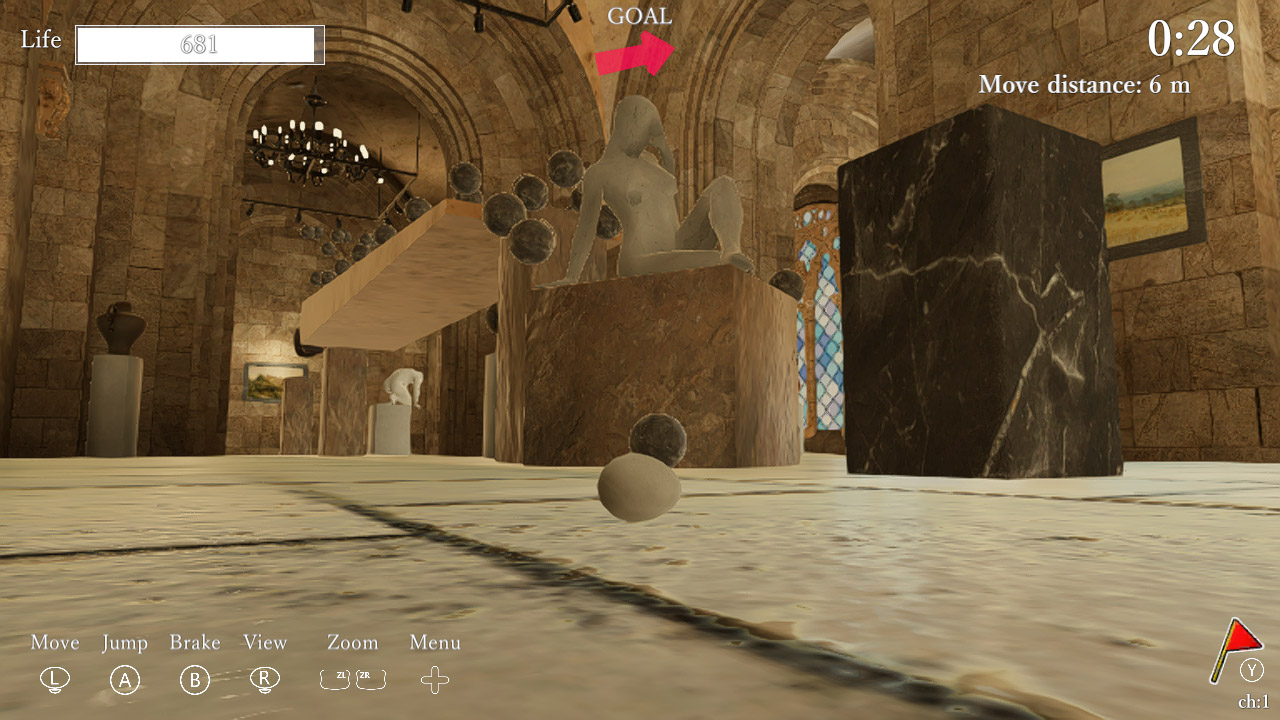Open Menu with the plus button icon
This screenshot has width=1280, height=720.
(434, 679)
